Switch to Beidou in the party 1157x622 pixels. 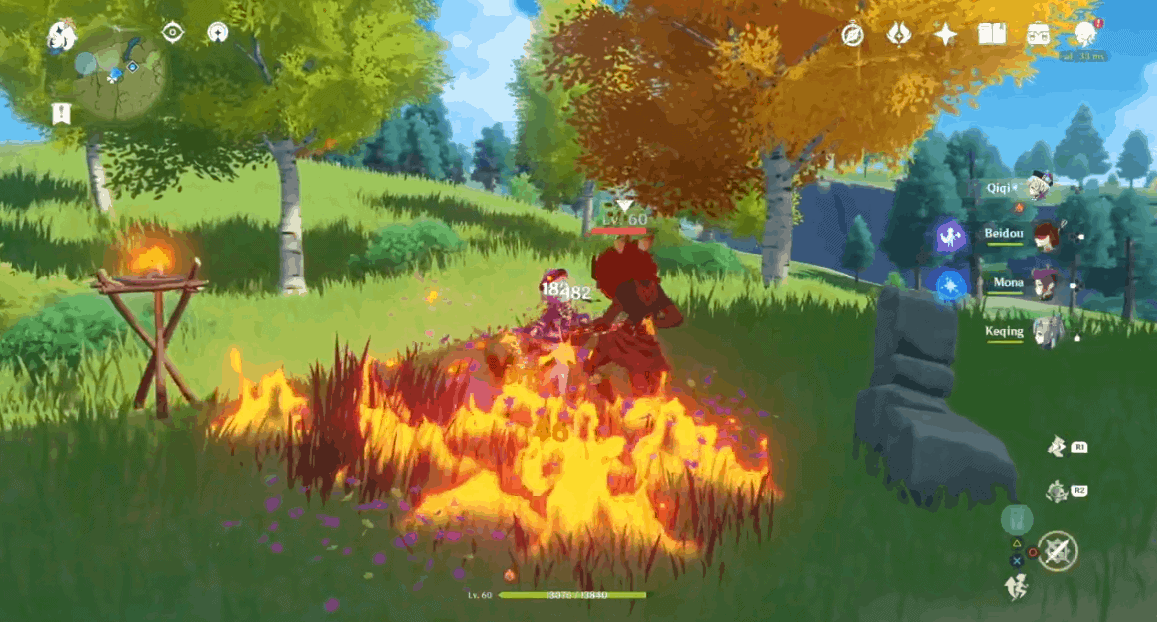(1043, 236)
